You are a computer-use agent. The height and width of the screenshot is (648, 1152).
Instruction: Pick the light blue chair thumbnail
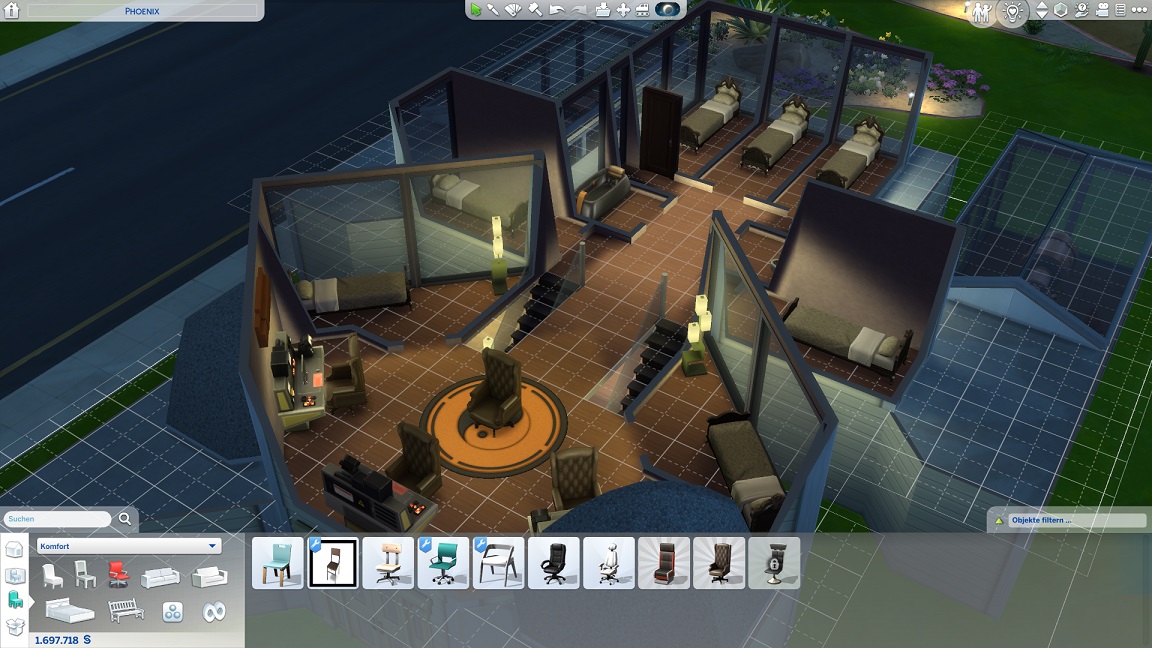(x=278, y=563)
